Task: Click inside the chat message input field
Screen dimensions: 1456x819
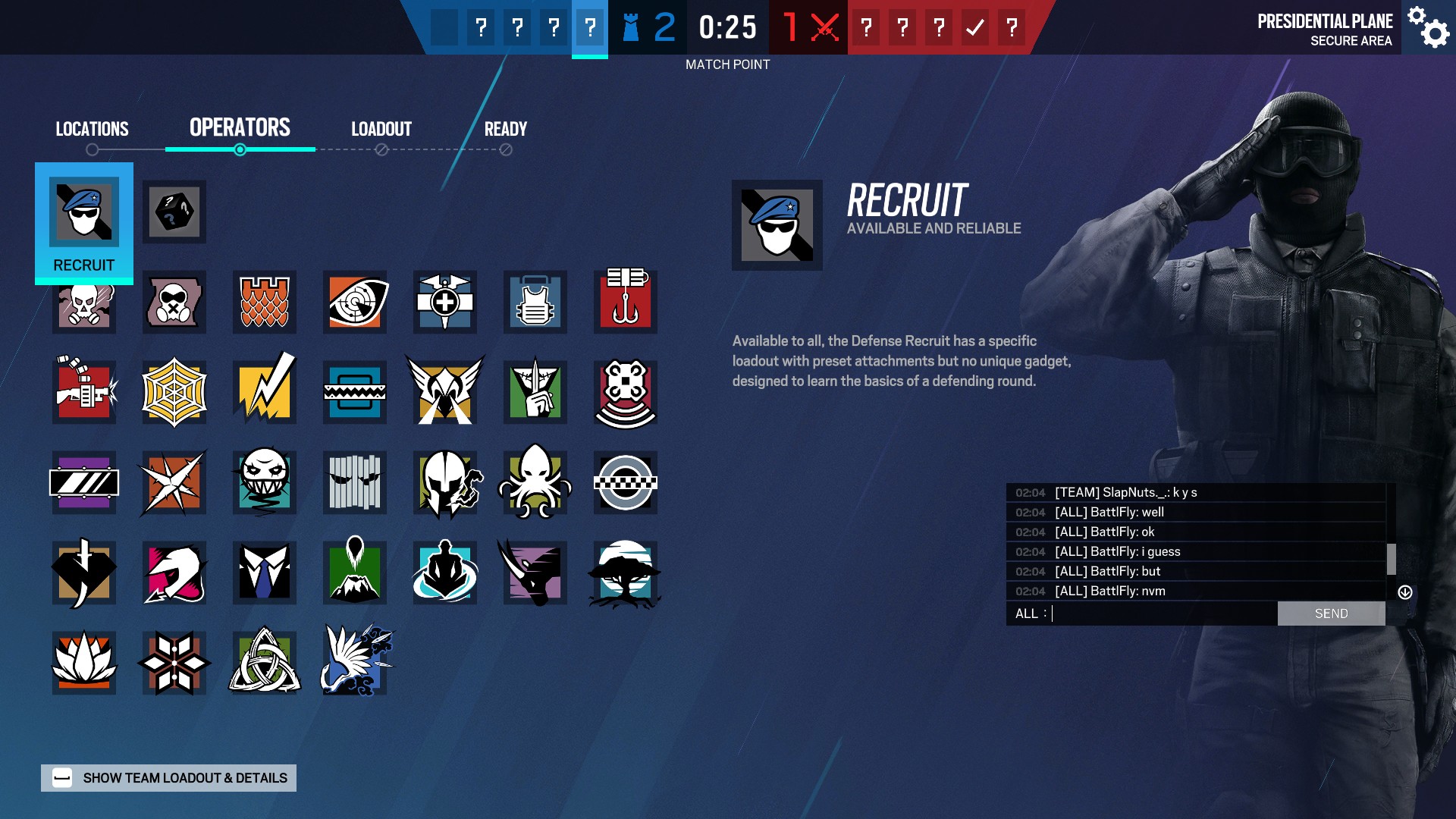Action: tap(1160, 613)
